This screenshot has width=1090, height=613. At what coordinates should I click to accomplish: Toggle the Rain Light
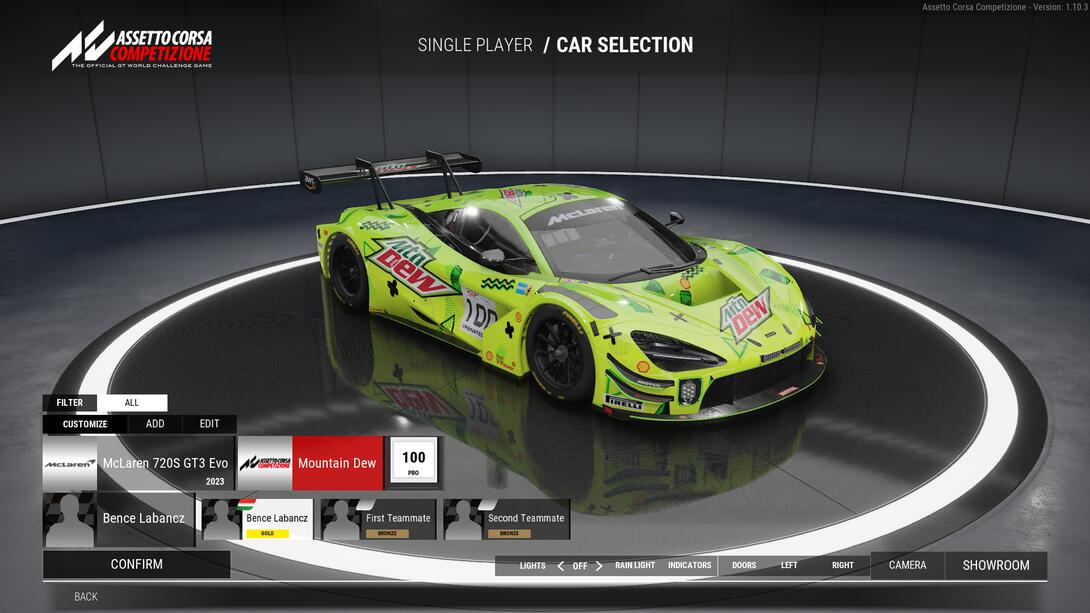635,566
